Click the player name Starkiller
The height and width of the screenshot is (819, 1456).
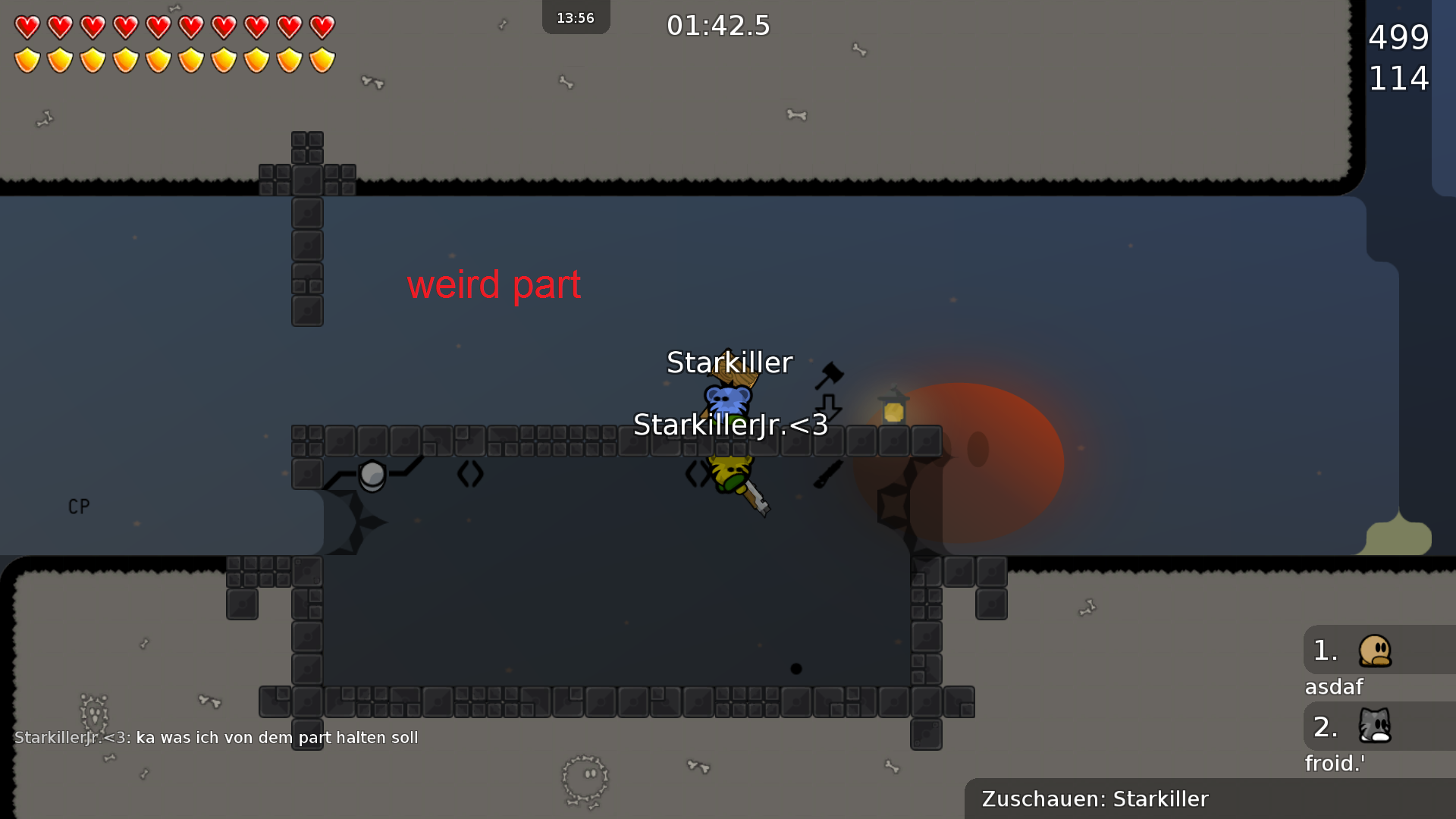729,362
